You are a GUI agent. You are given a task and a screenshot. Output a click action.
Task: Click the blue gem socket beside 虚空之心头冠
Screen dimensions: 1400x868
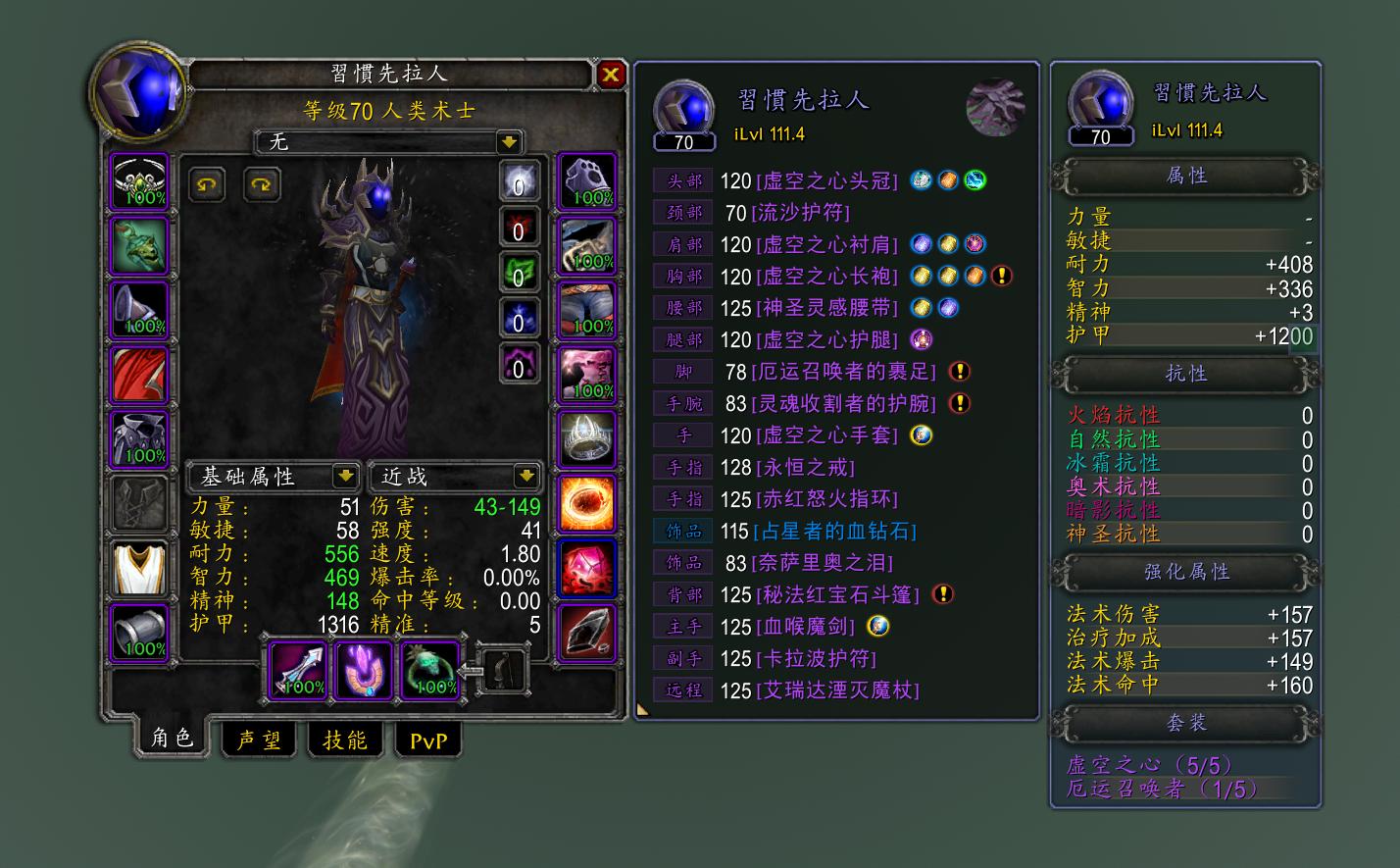tap(920, 180)
